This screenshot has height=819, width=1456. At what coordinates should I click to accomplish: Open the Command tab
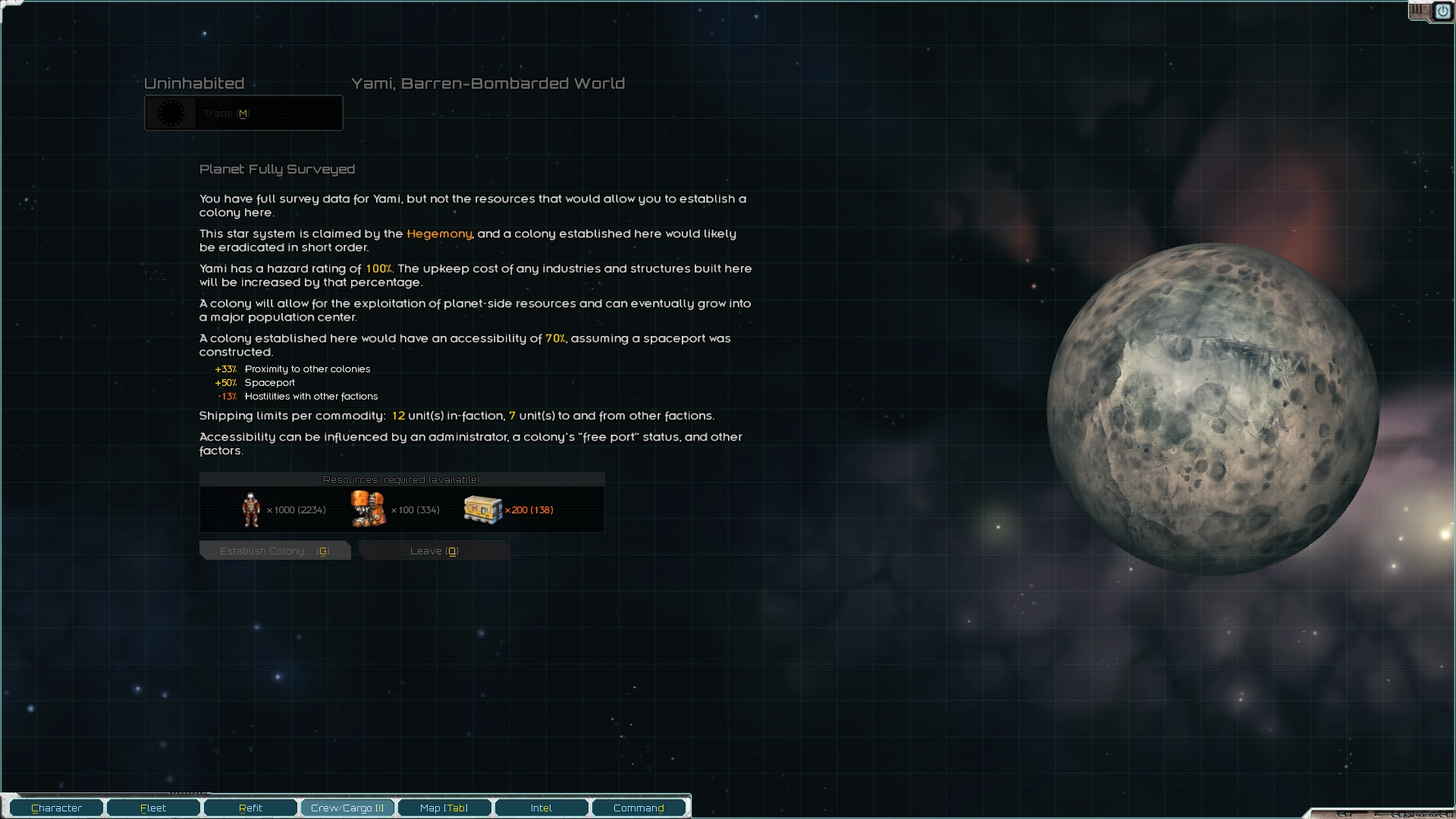639,808
